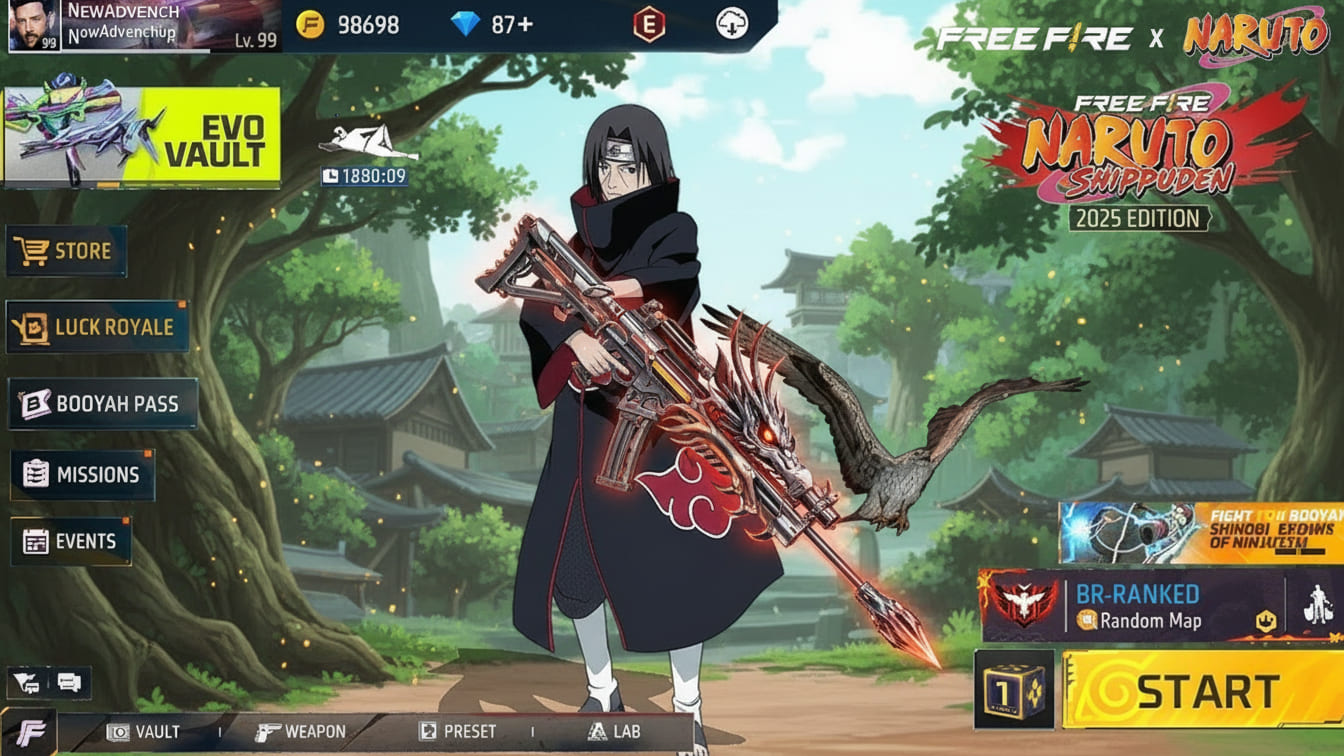Open the Evo Vault banner

pyautogui.click(x=141, y=138)
